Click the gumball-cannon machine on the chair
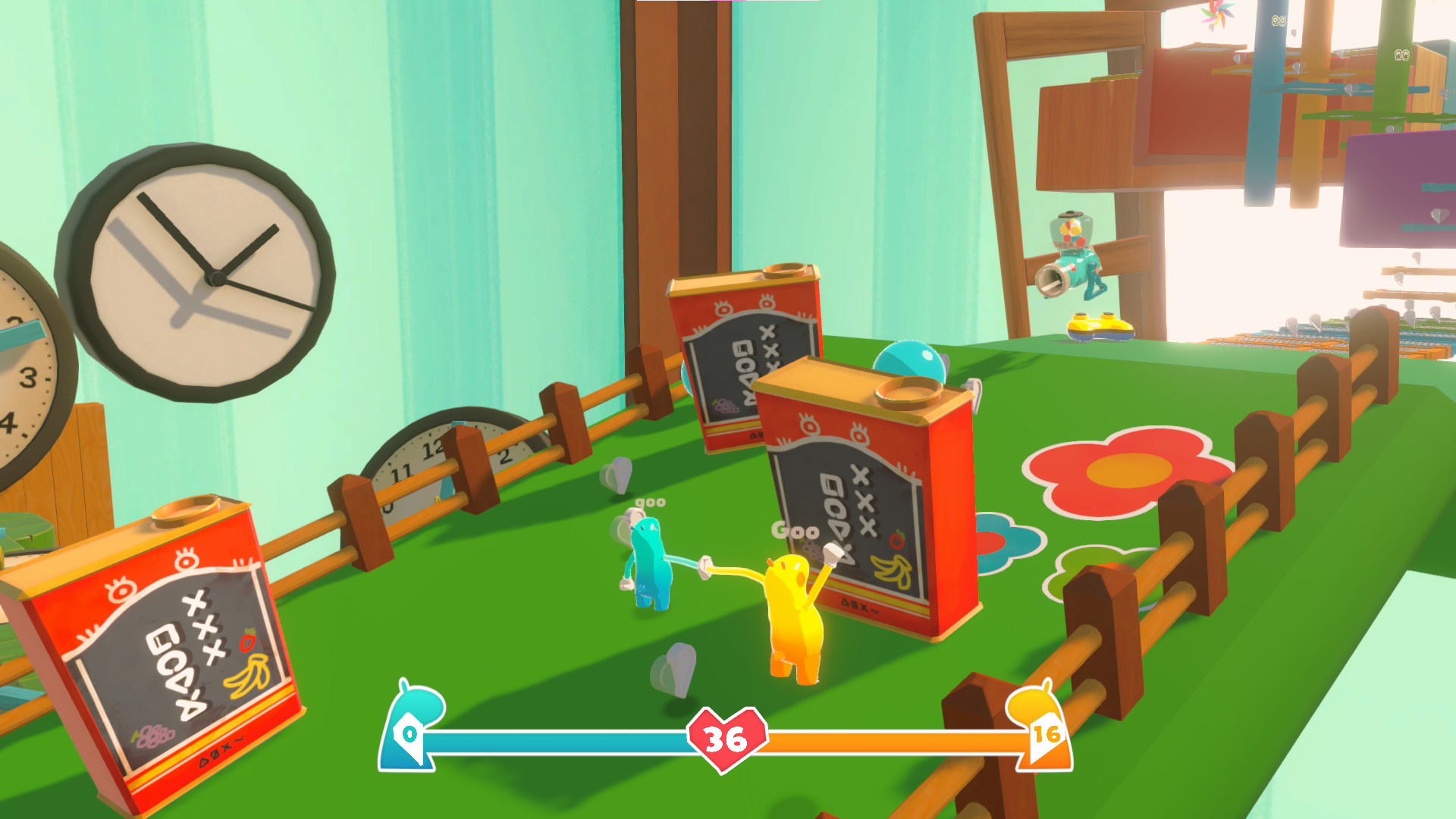This screenshot has height=819, width=1456. [1071, 250]
